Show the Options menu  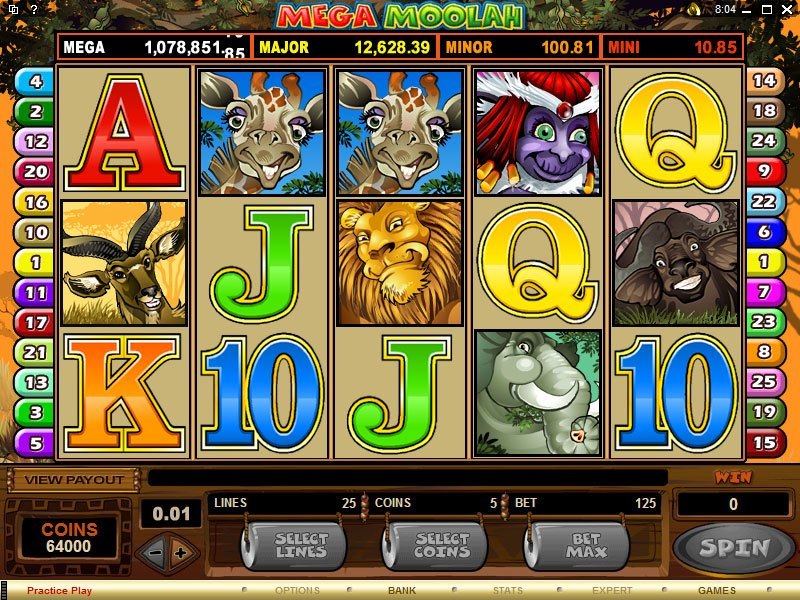click(x=297, y=591)
